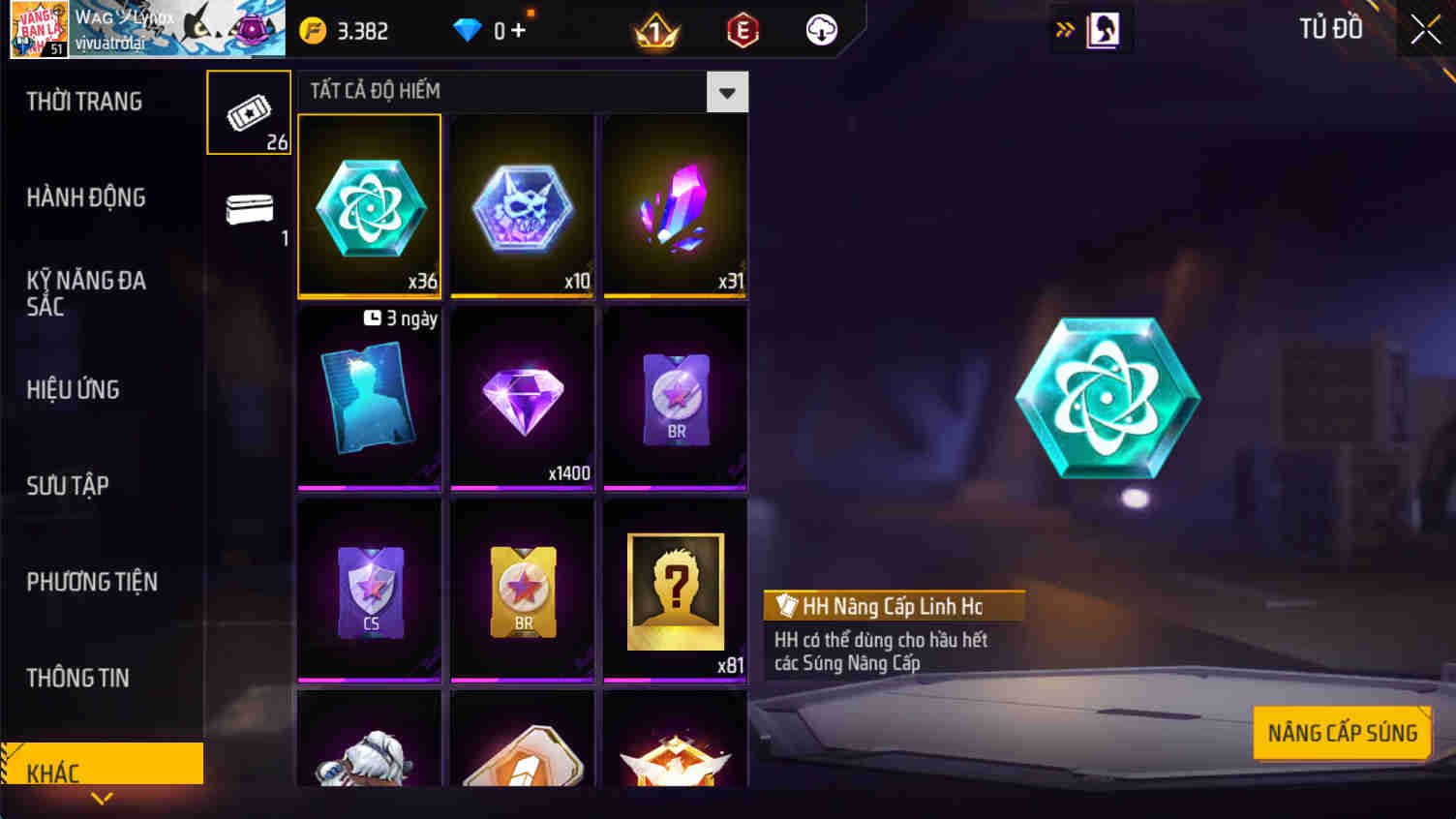Click the cloud download icon
Screen dimensions: 1456x819
tap(821, 30)
